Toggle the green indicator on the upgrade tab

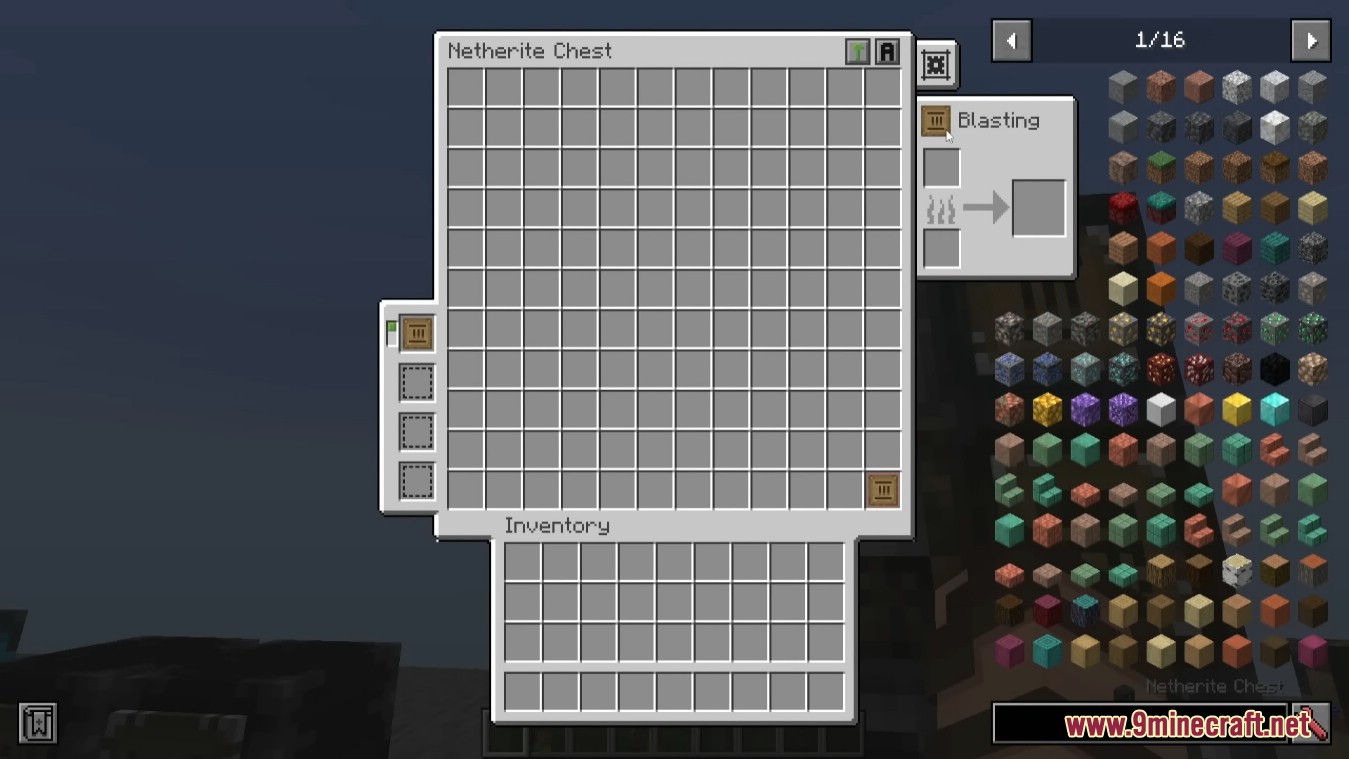(x=392, y=326)
